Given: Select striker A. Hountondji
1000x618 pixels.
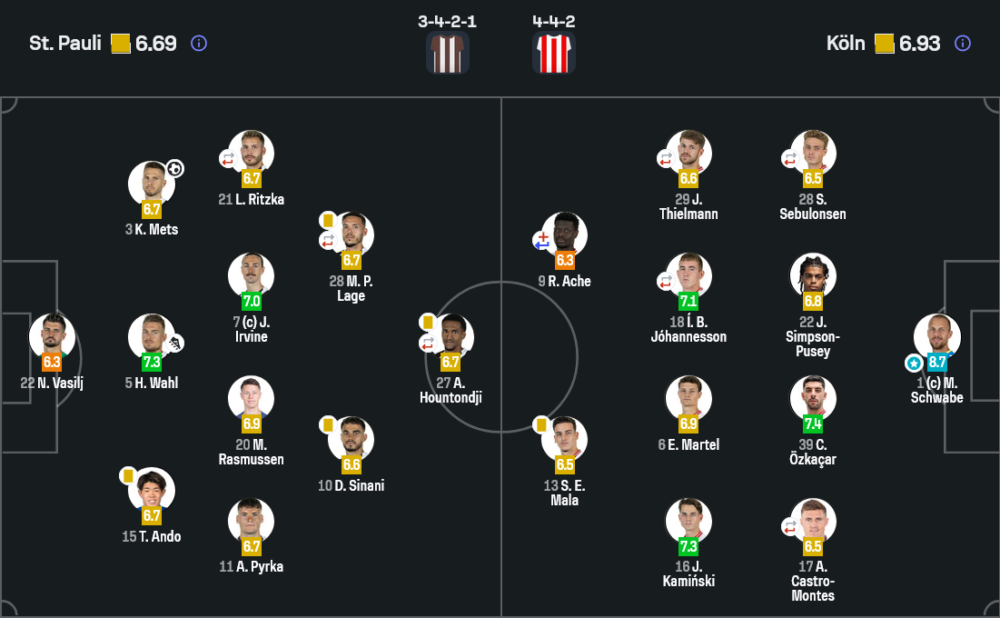Looking at the screenshot, I should pos(451,337).
